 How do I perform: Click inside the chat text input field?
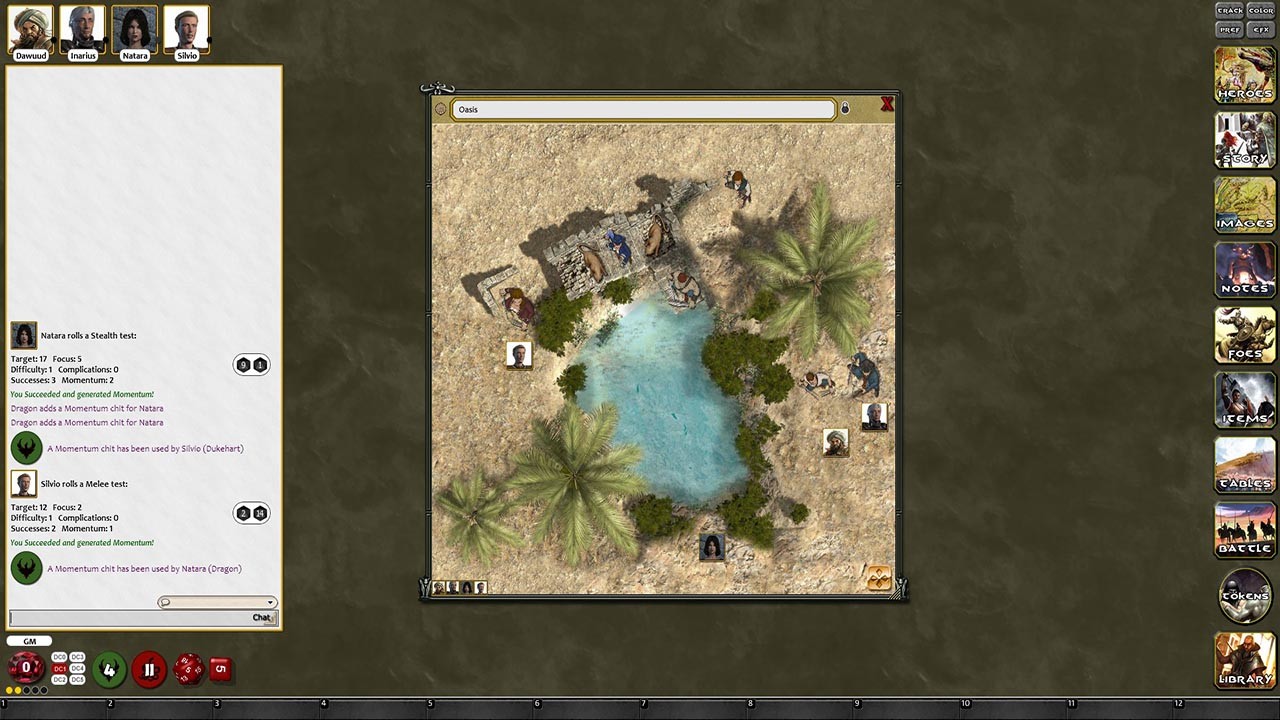pyautogui.click(x=120, y=617)
